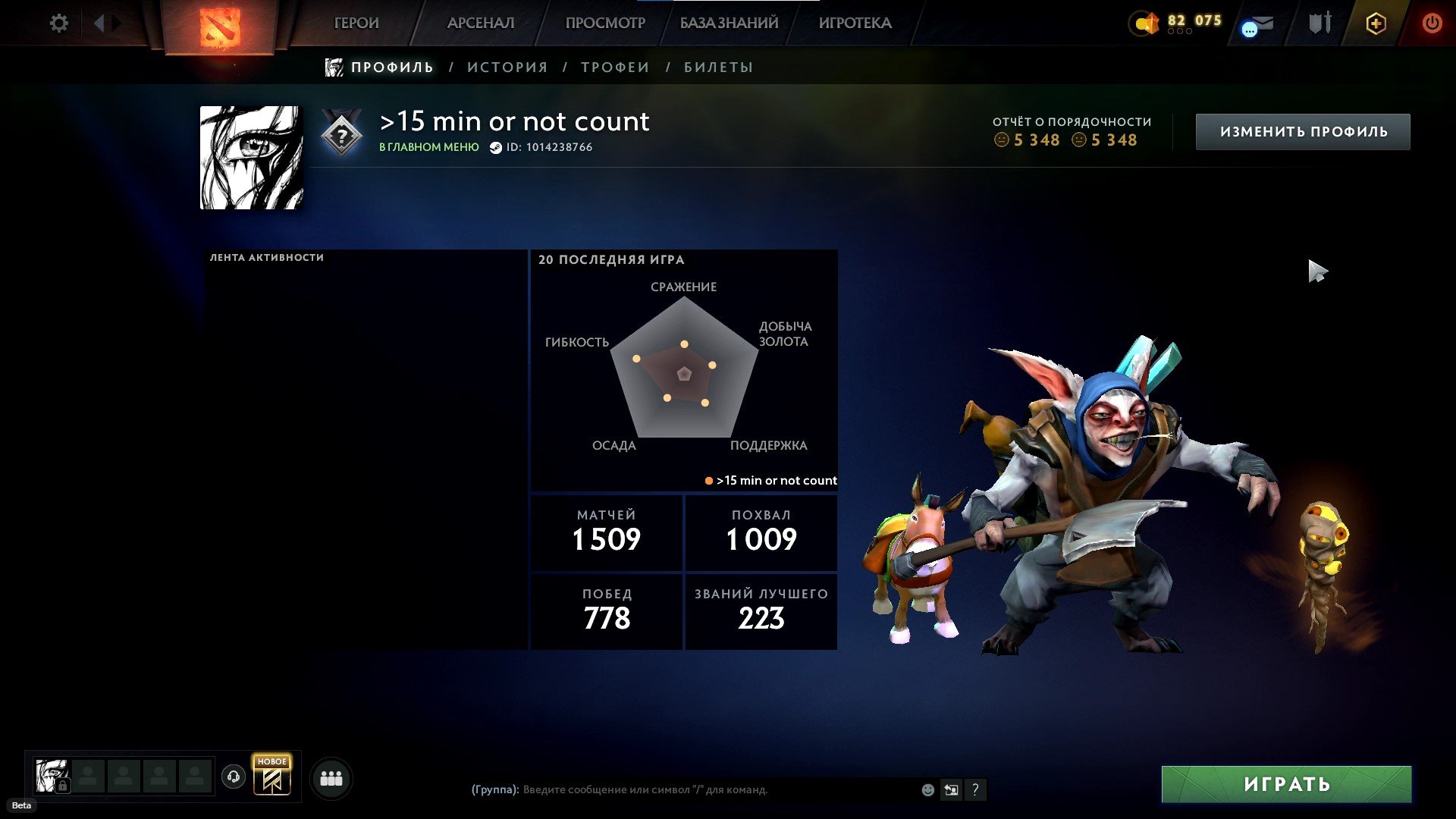Screen dimensions: 1456x819
Task: Open the Dota Plus gold hexagon icon
Action: (x=1376, y=24)
